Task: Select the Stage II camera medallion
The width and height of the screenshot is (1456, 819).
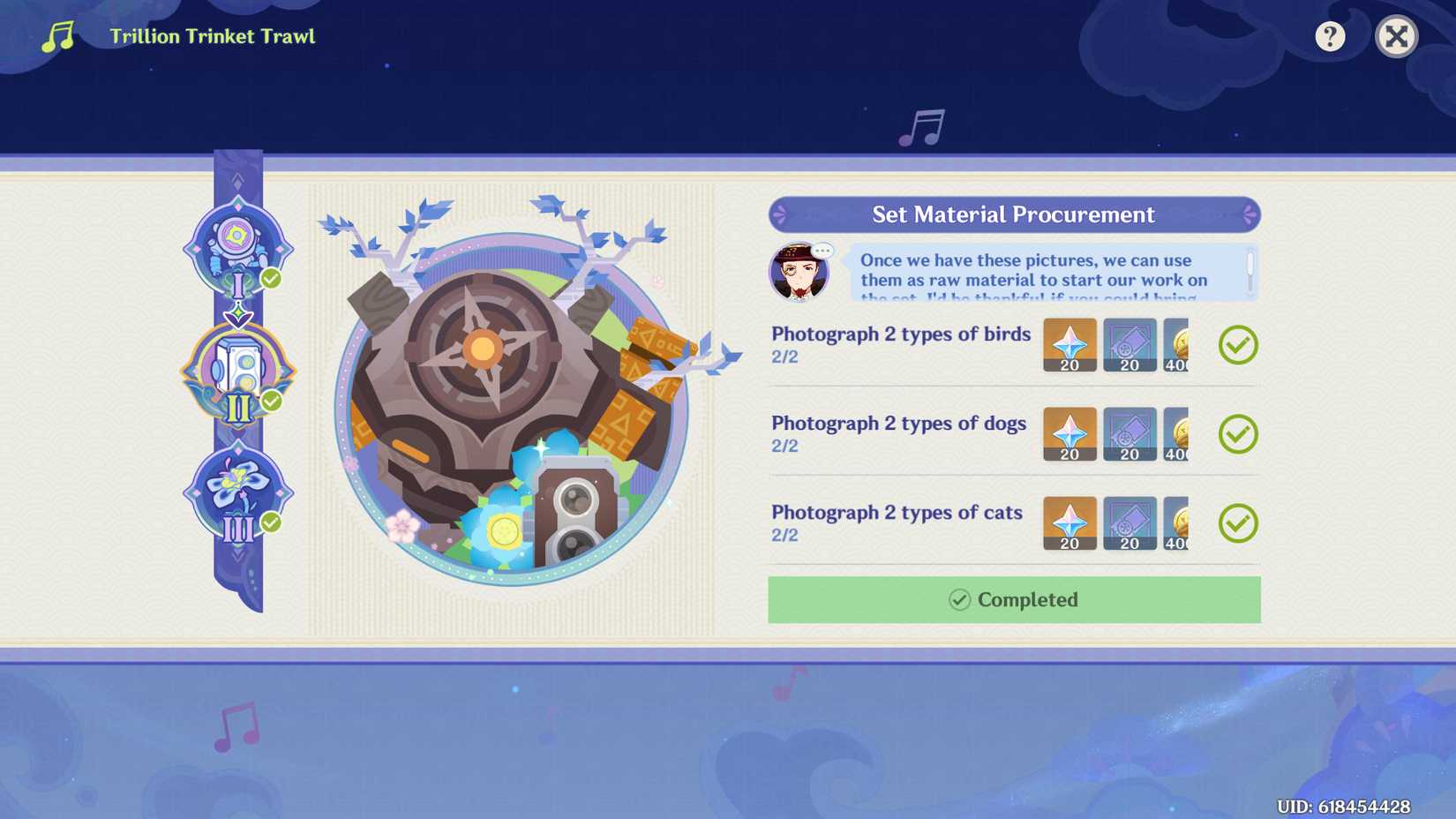Action: pyautogui.click(x=238, y=371)
